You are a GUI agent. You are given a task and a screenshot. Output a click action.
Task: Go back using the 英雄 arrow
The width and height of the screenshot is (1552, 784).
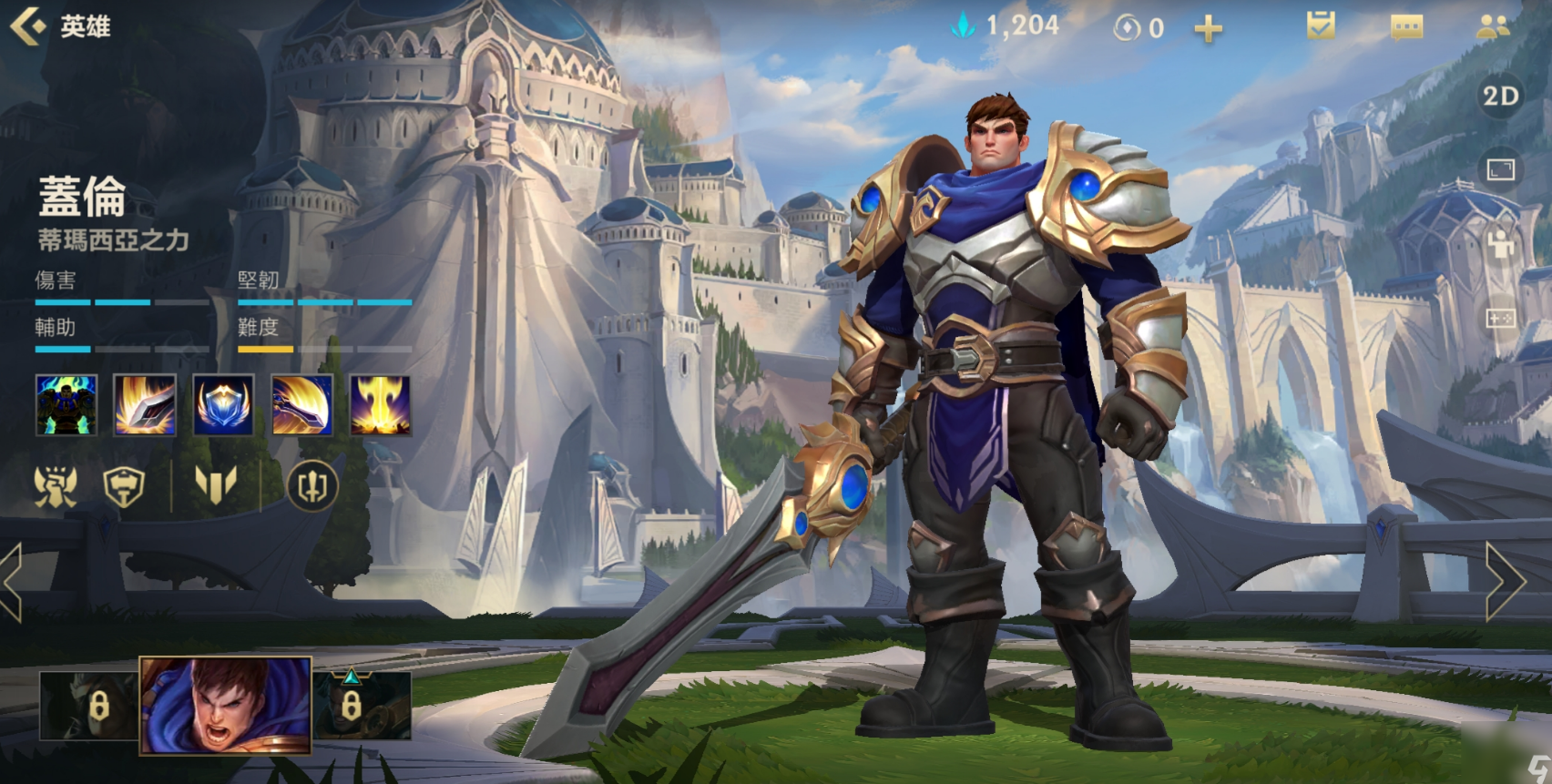[x=29, y=26]
